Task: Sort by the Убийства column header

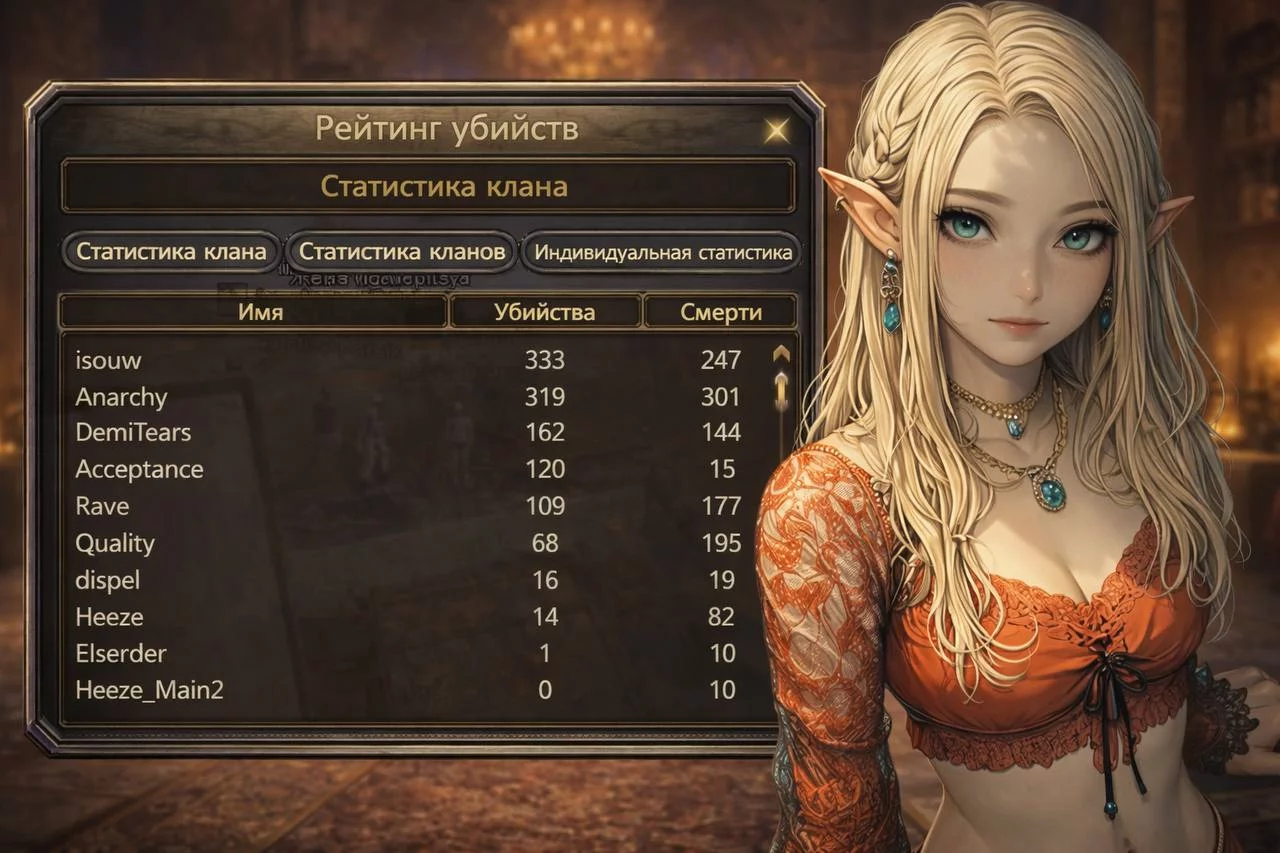Action: [544, 312]
